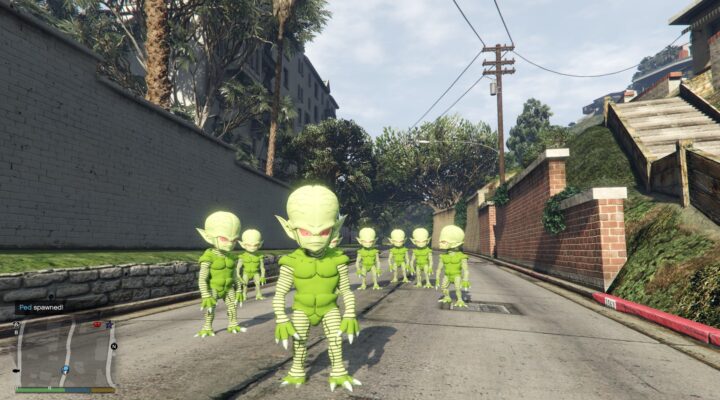Select the blue player marker on the minimap
Screen dimensions: 720x400
click(x=66, y=369)
